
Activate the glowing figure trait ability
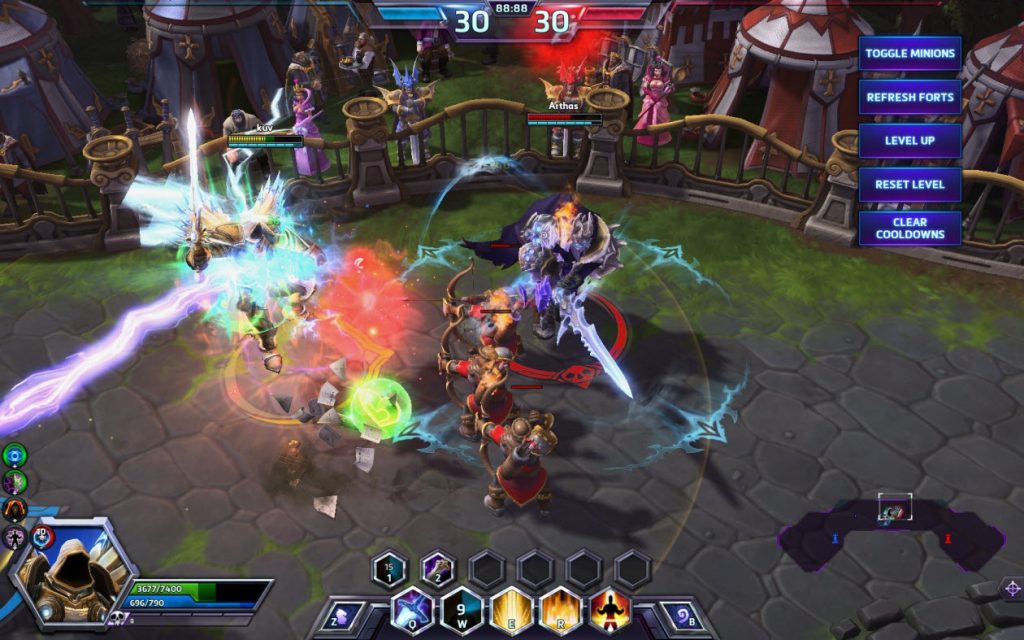609,609
